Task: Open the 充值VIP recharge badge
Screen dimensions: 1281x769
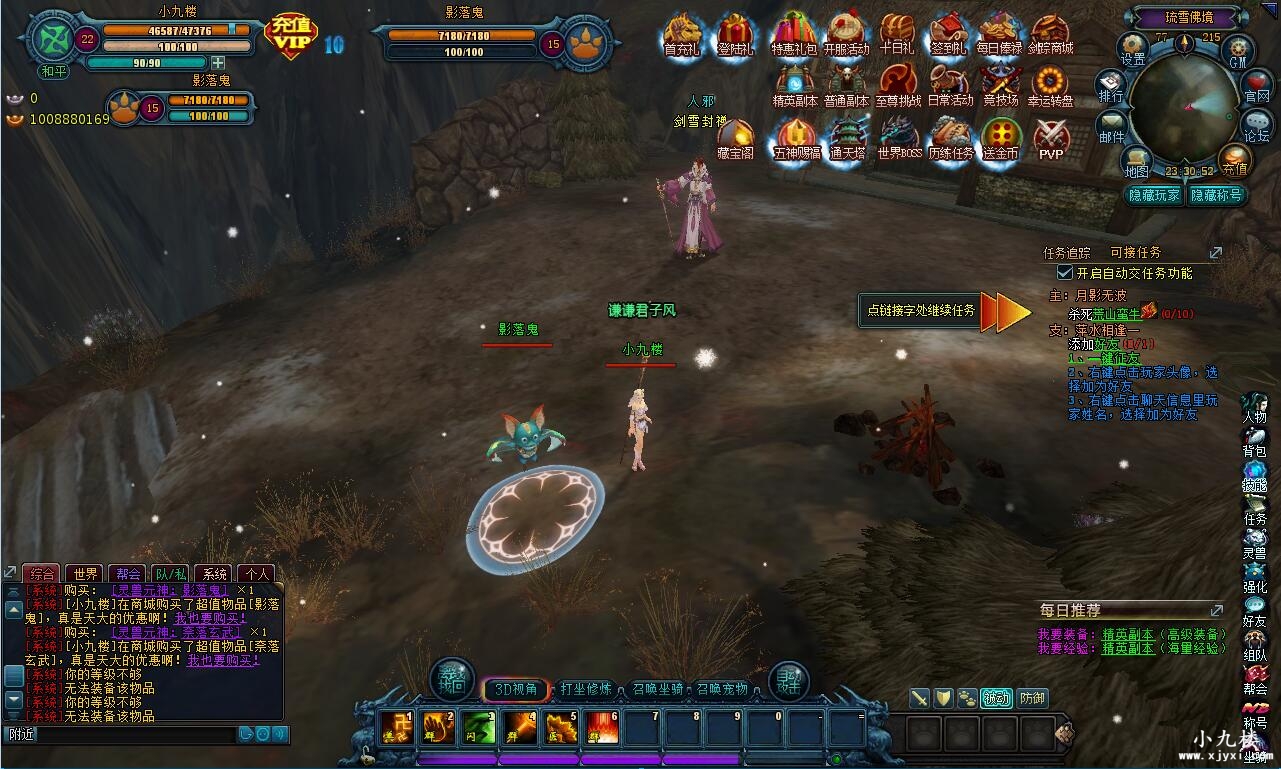Action: point(291,36)
